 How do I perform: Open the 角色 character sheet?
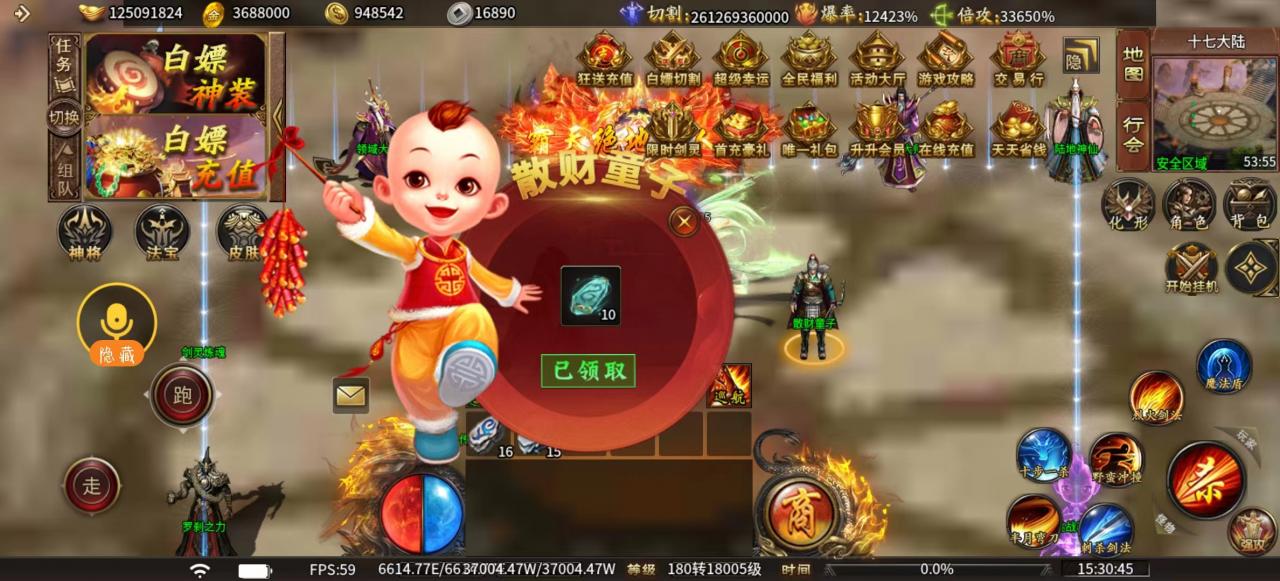click(1189, 206)
